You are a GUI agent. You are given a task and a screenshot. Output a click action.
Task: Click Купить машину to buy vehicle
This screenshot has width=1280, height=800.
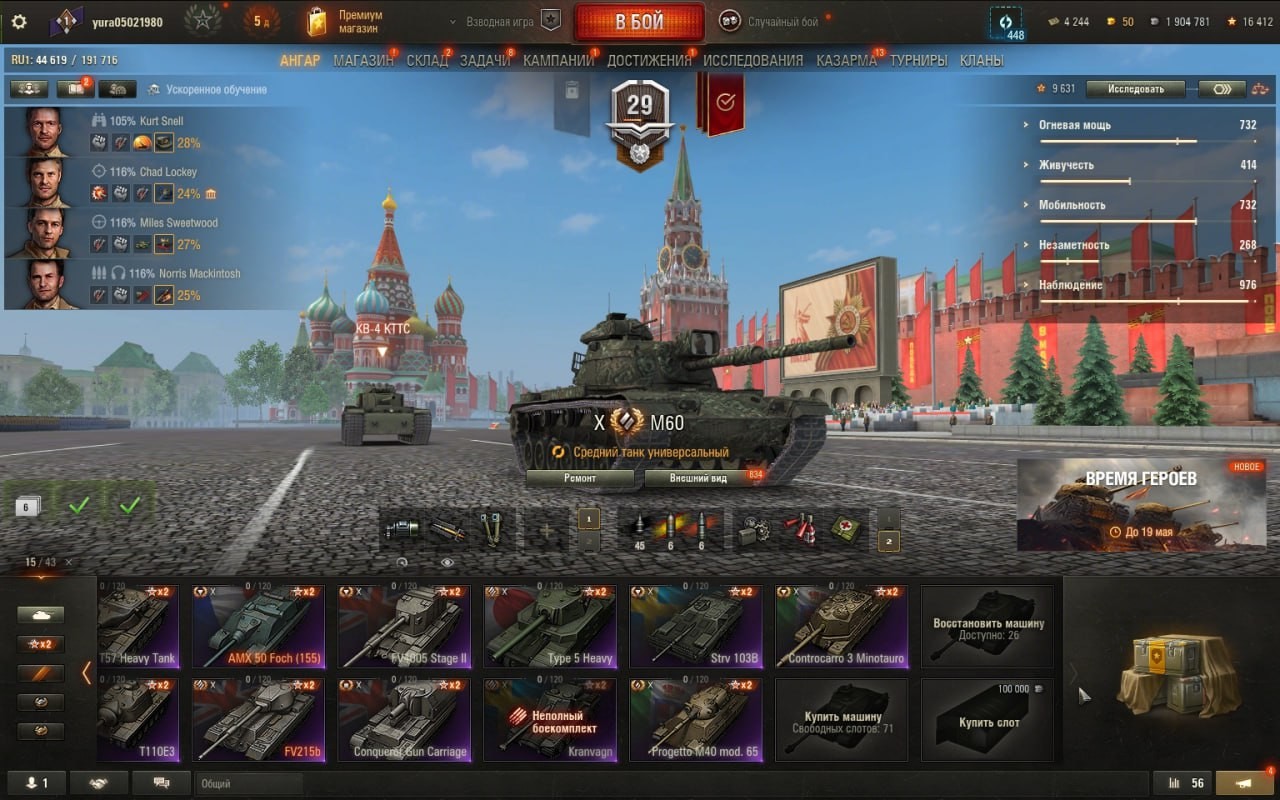point(842,720)
